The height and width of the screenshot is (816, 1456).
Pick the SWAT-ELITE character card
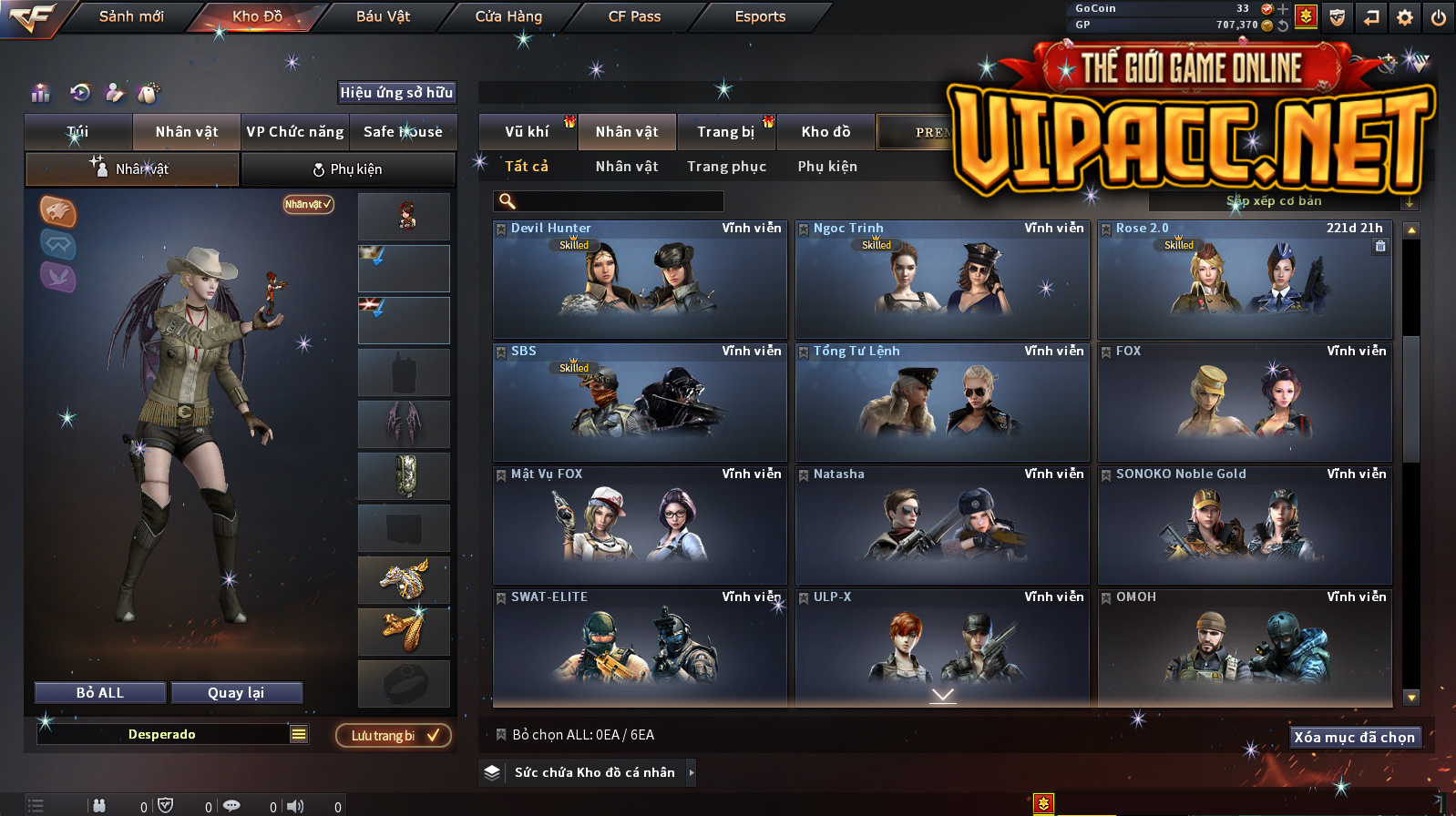pos(639,648)
